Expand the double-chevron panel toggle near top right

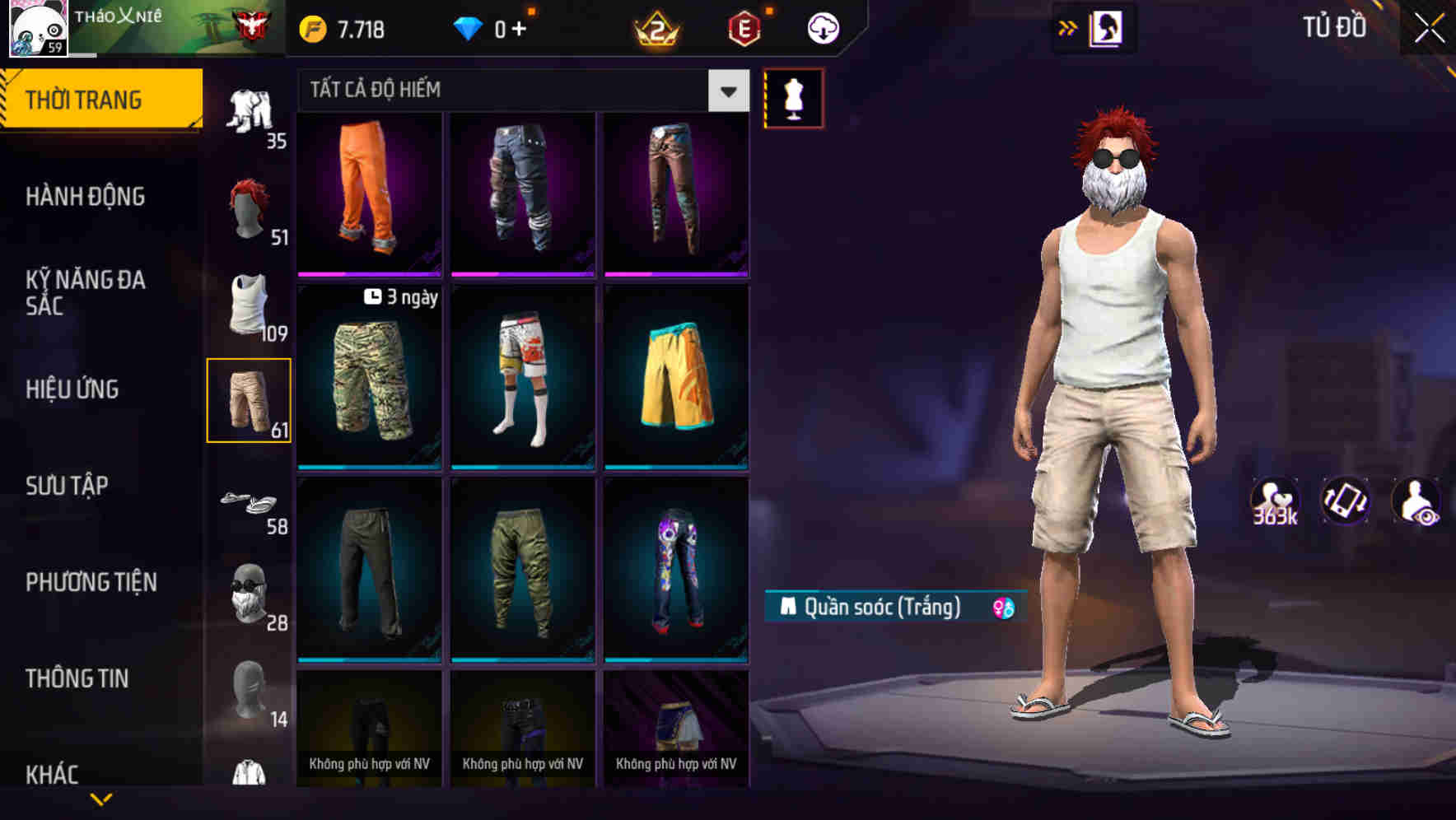point(1068,27)
